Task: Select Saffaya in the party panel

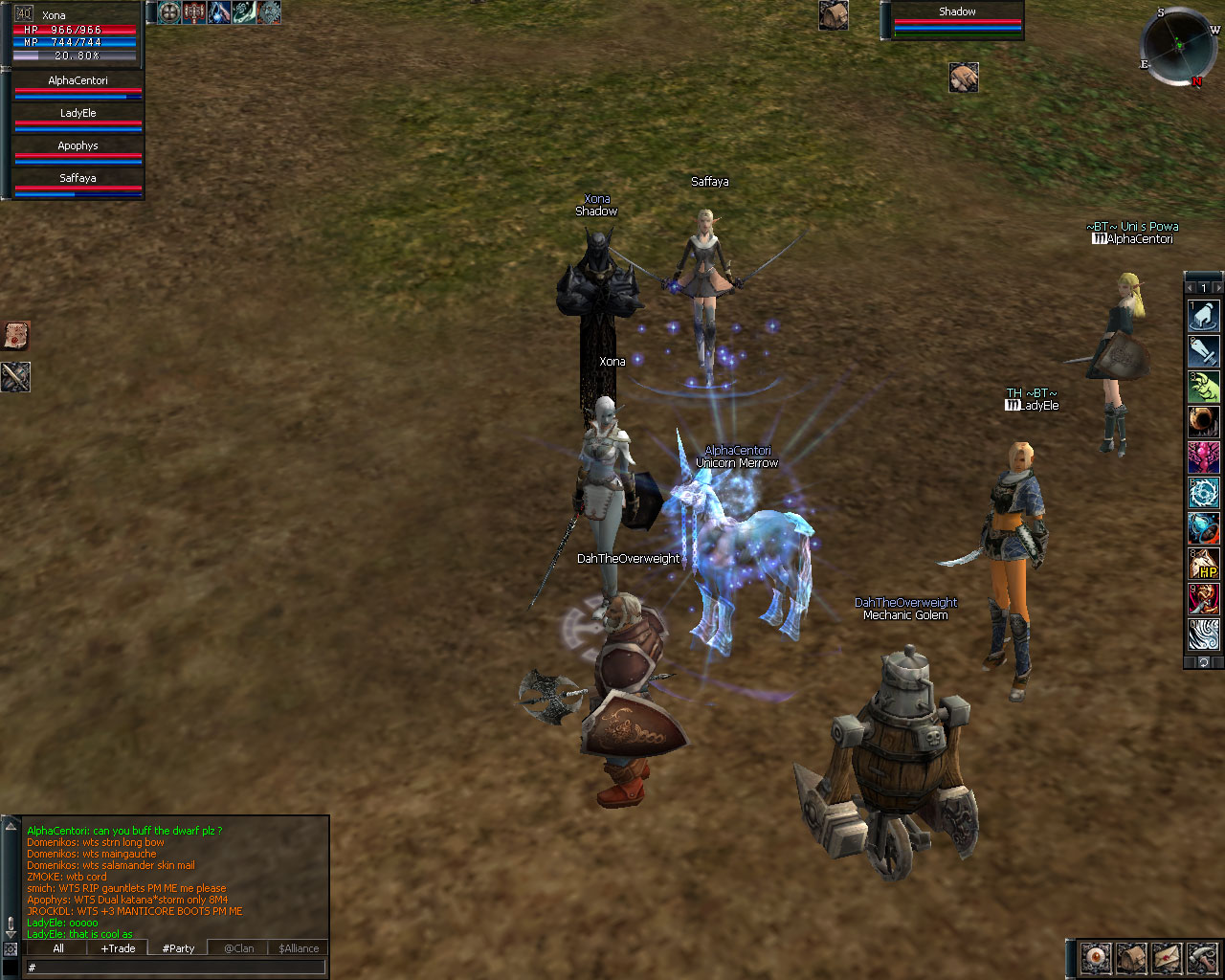Action: (x=78, y=182)
